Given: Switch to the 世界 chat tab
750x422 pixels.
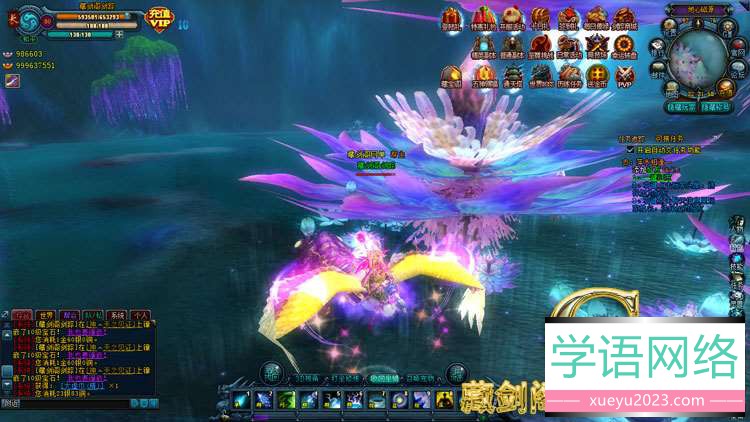Looking at the screenshot, I should point(44,315).
